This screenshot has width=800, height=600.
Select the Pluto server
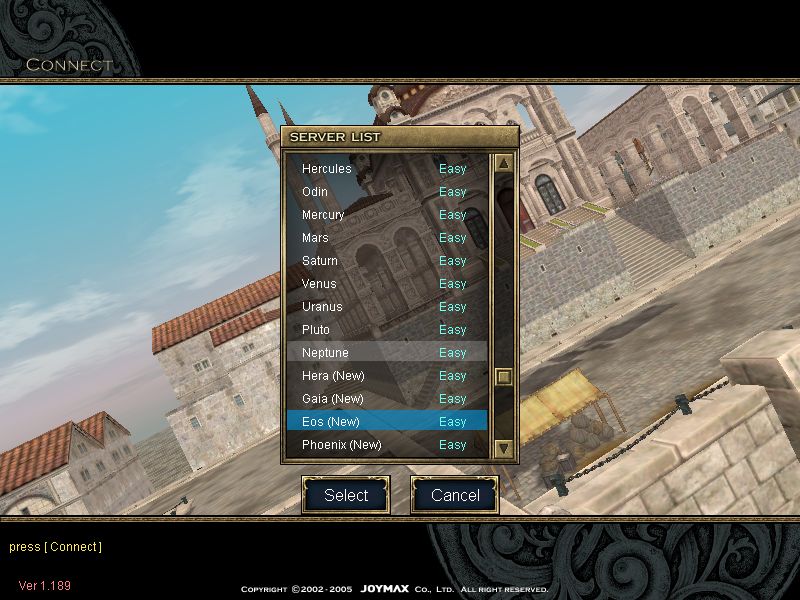point(385,330)
